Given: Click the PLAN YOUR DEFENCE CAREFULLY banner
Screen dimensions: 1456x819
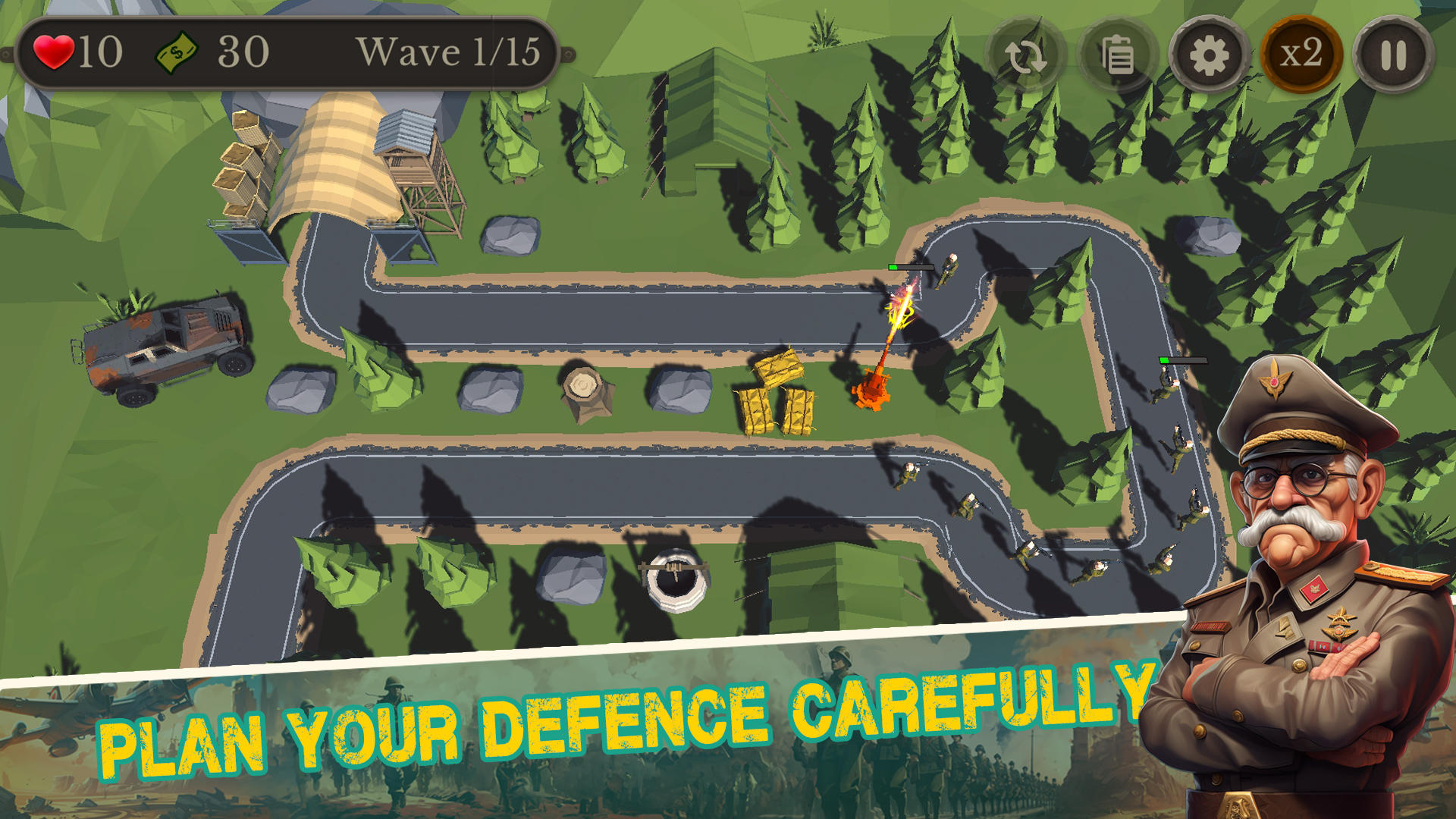Looking at the screenshot, I should [x=622, y=728].
